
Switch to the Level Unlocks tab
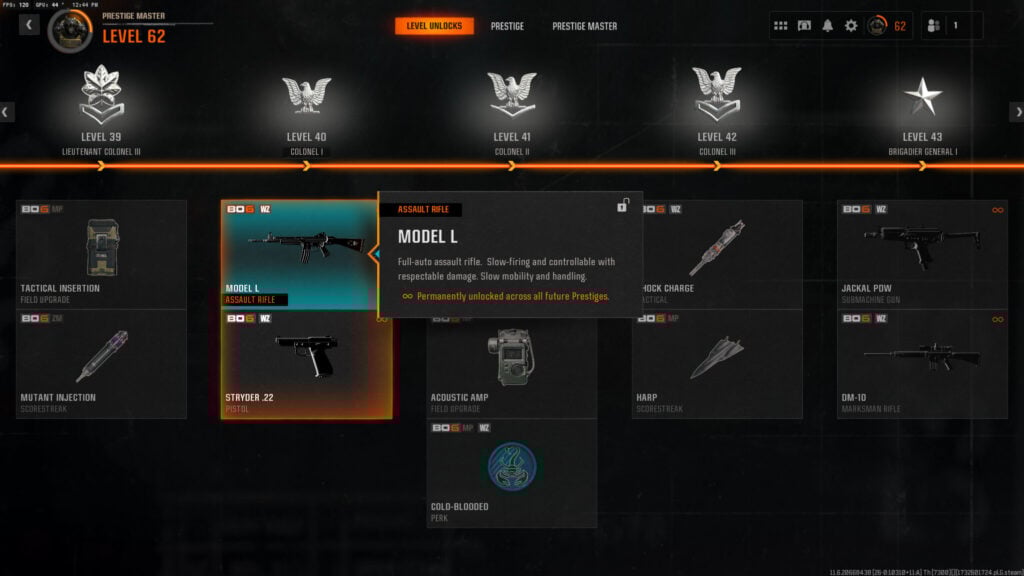434,25
